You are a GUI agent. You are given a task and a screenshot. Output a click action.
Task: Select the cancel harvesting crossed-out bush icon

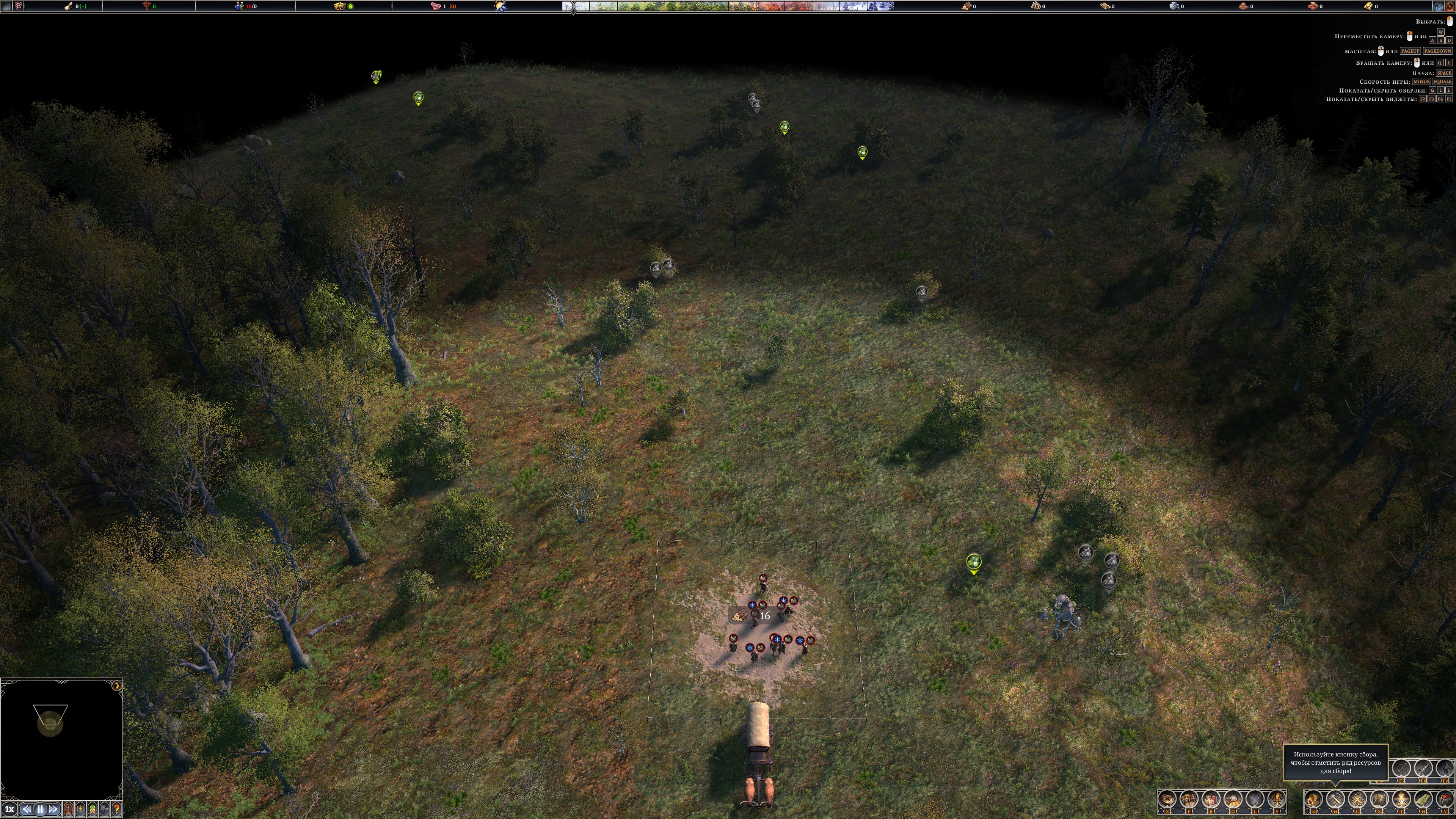pyautogui.click(x=1358, y=799)
